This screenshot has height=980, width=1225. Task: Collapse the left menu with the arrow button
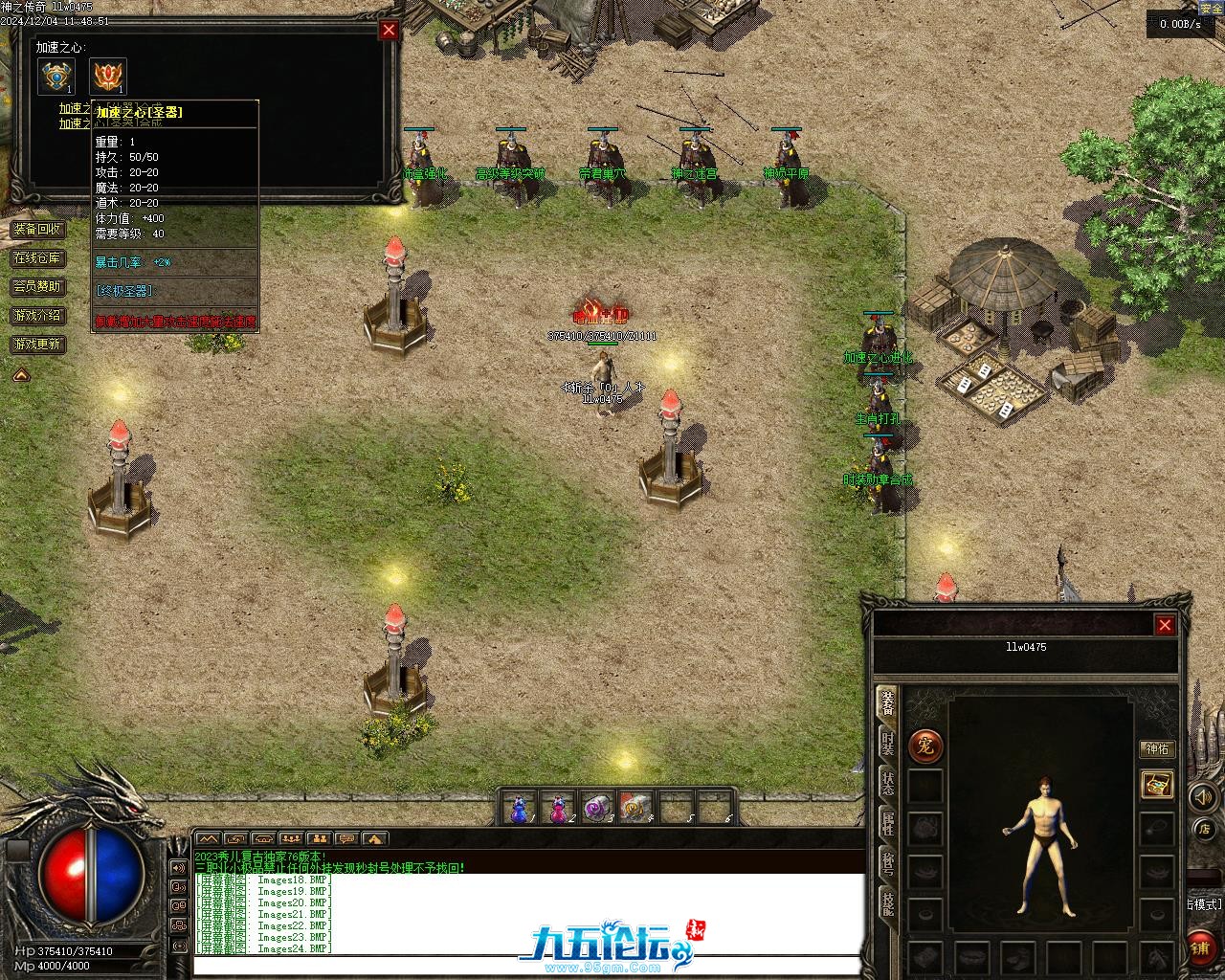tap(21, 375)
